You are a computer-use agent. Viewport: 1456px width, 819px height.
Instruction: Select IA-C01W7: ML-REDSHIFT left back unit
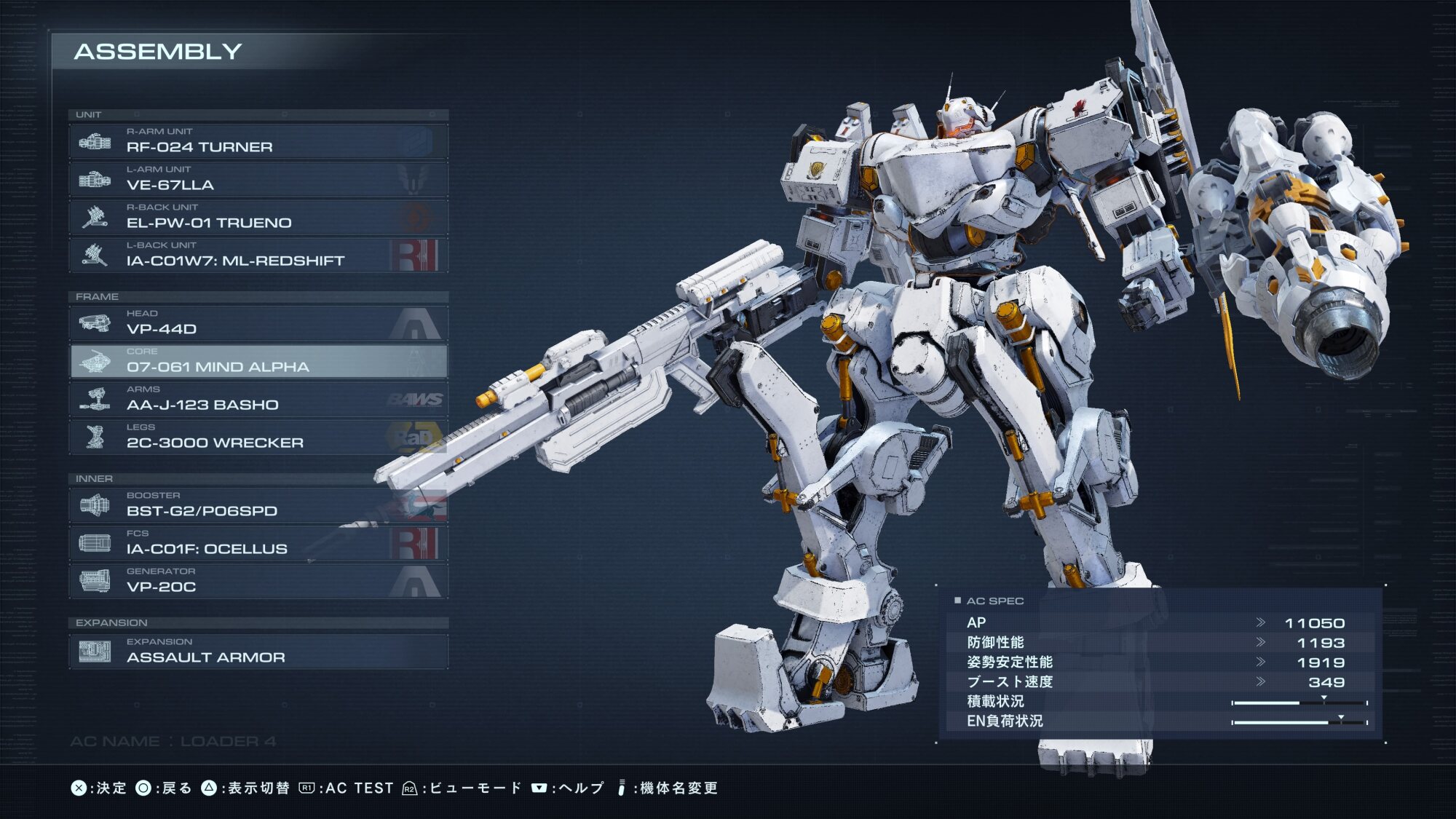pyautogui.click(x=258, y=255)
